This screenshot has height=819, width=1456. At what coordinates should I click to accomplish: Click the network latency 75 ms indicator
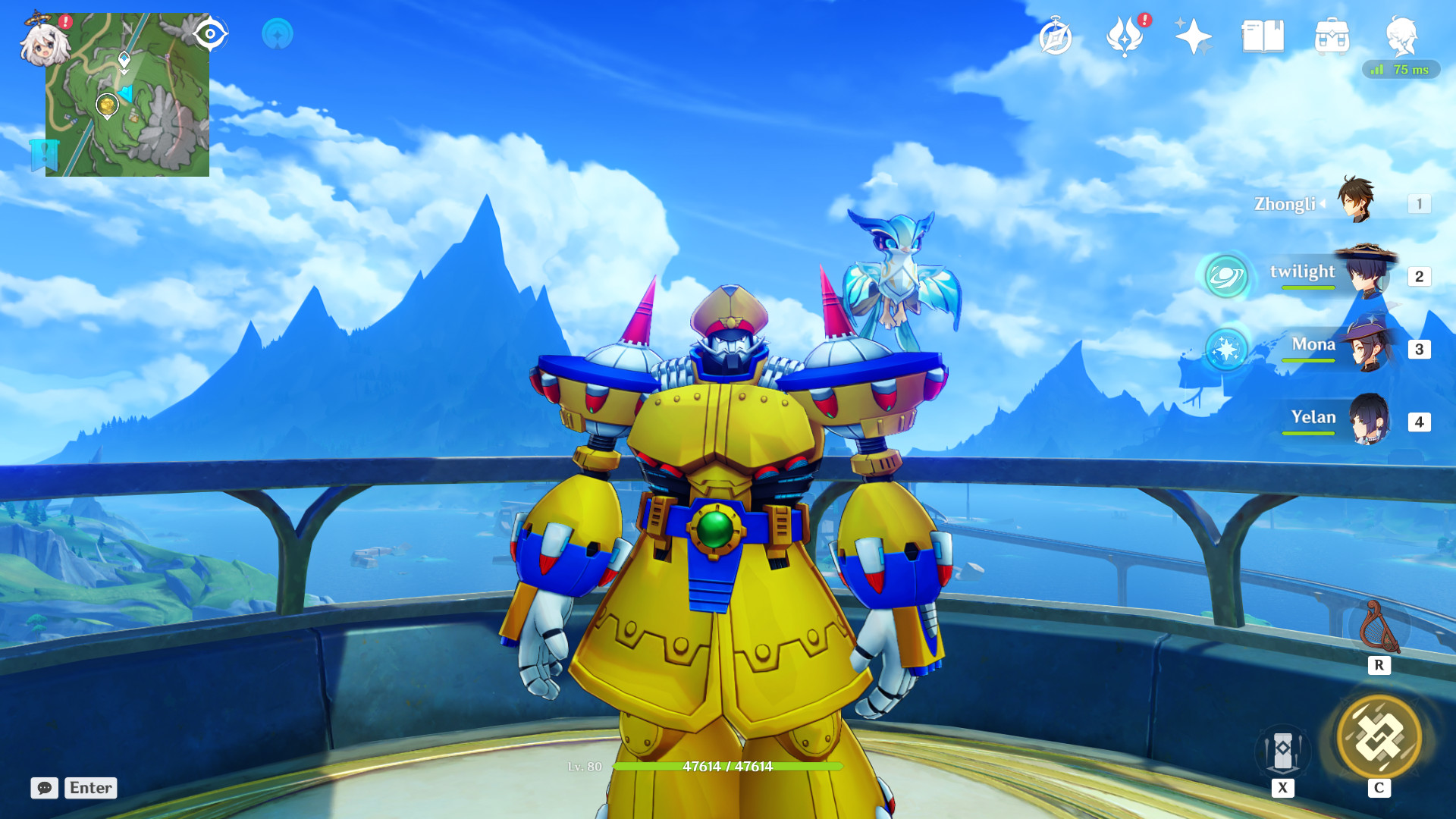1400,70
